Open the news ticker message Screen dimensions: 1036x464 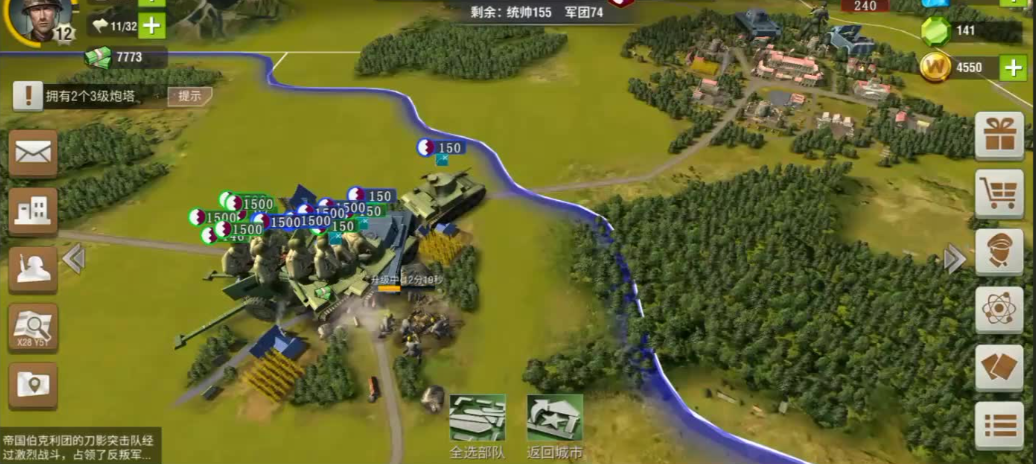pyautogui.click(x=80, y=446)
